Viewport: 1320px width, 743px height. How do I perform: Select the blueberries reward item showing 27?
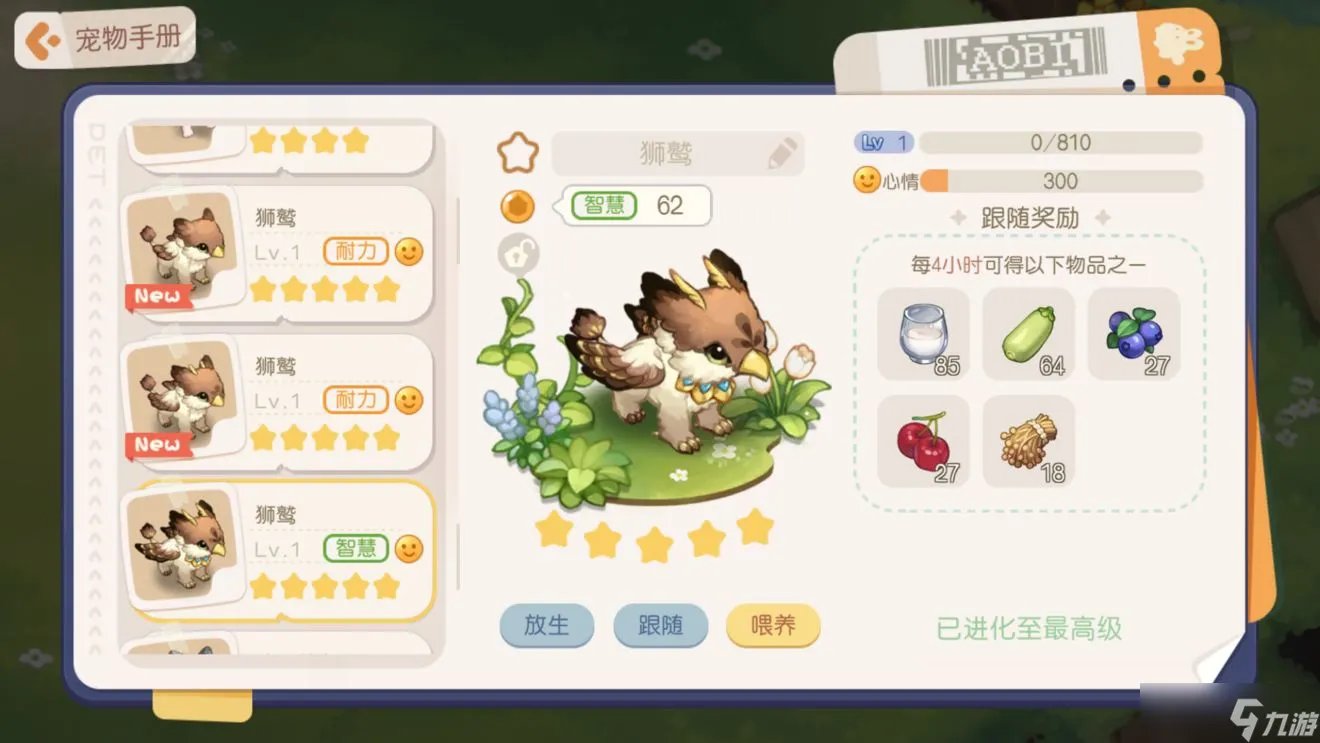click(x=1134, y=333)
